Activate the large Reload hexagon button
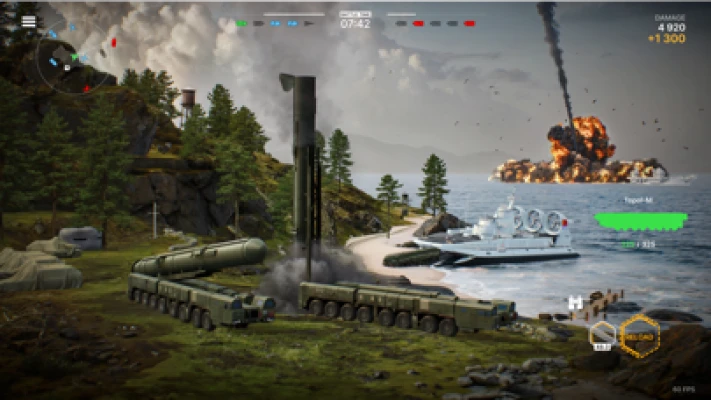Screen dimensions: 711x400 (x=640, y=337)
